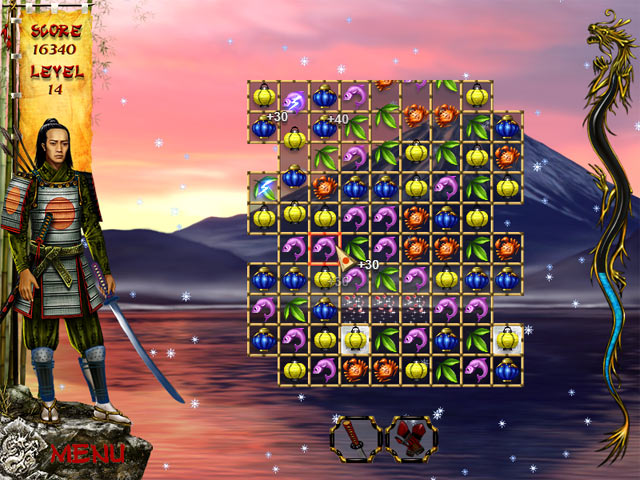Use the red gauntlets power-up
This screenshot has width=640, height=480.
point(412,438)
